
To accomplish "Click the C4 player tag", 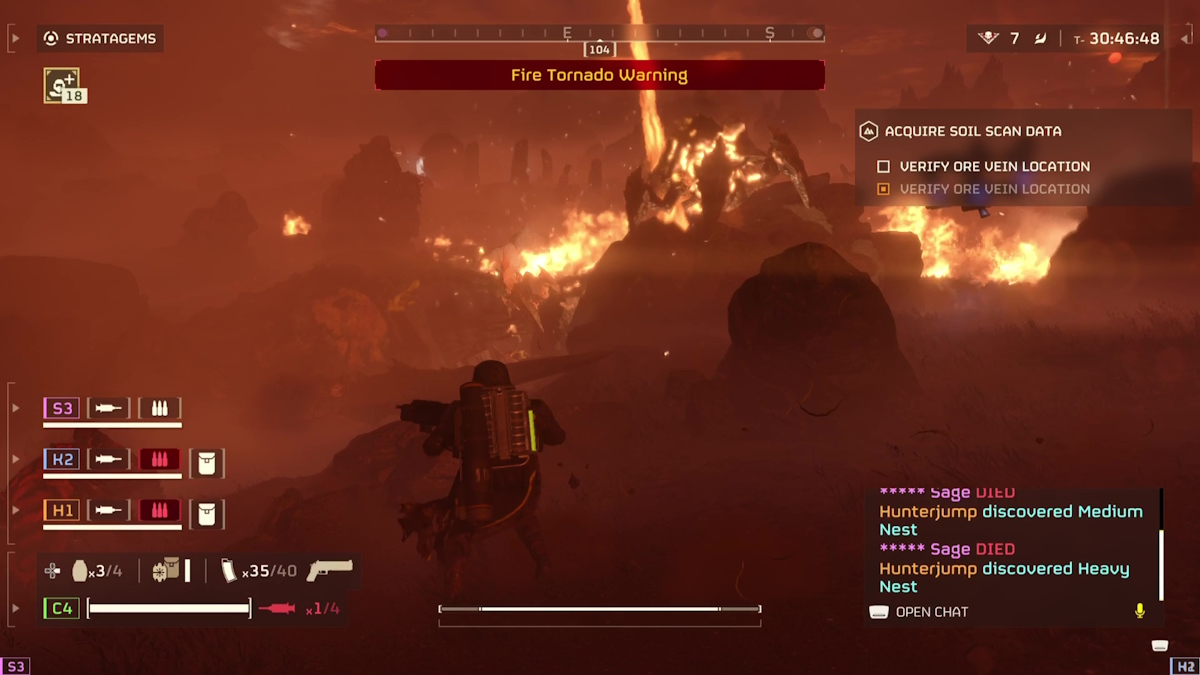I will coord(61,608).
